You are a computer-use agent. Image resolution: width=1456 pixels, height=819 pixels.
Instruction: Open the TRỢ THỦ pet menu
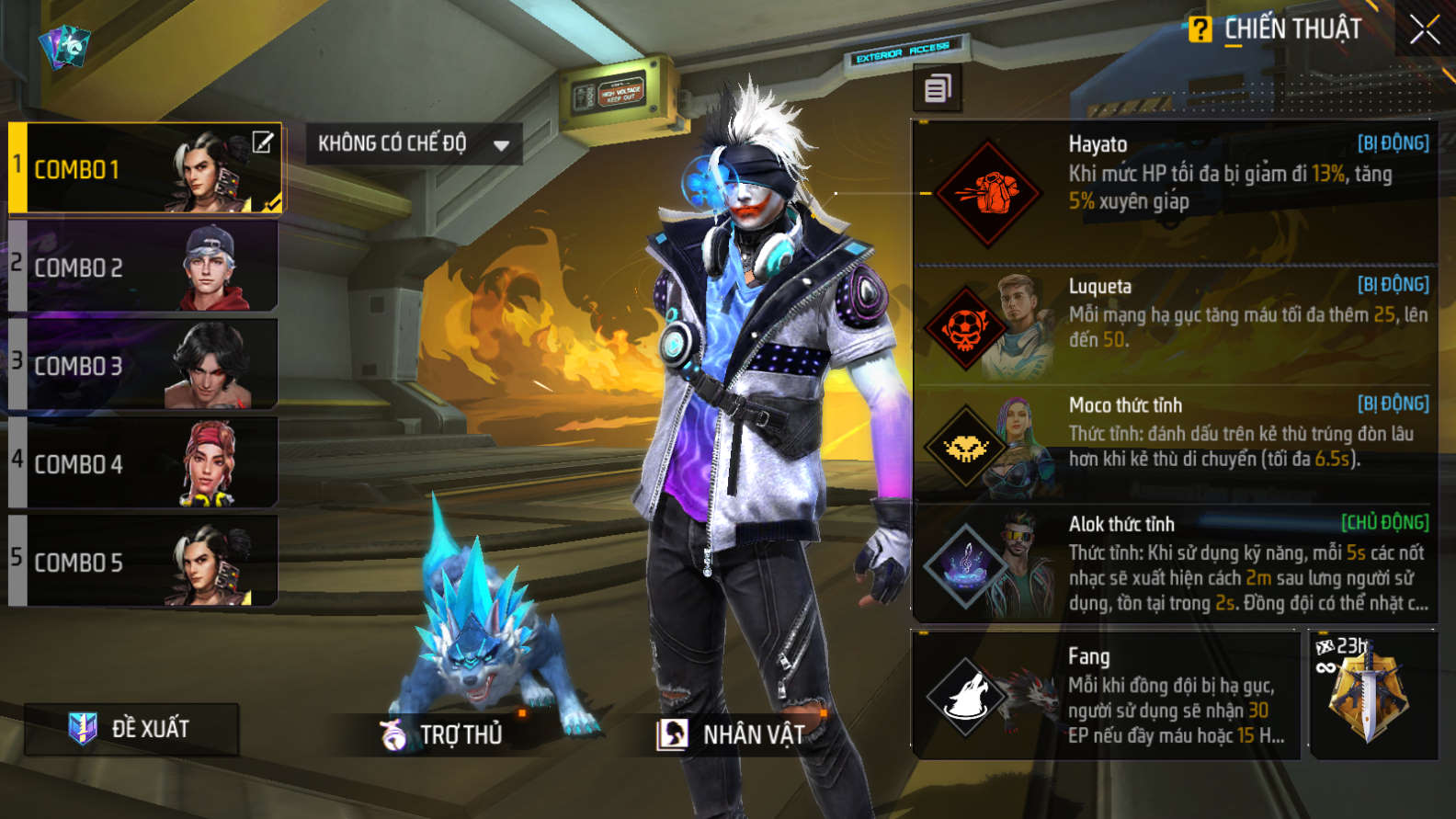click(x=443, y=734)
